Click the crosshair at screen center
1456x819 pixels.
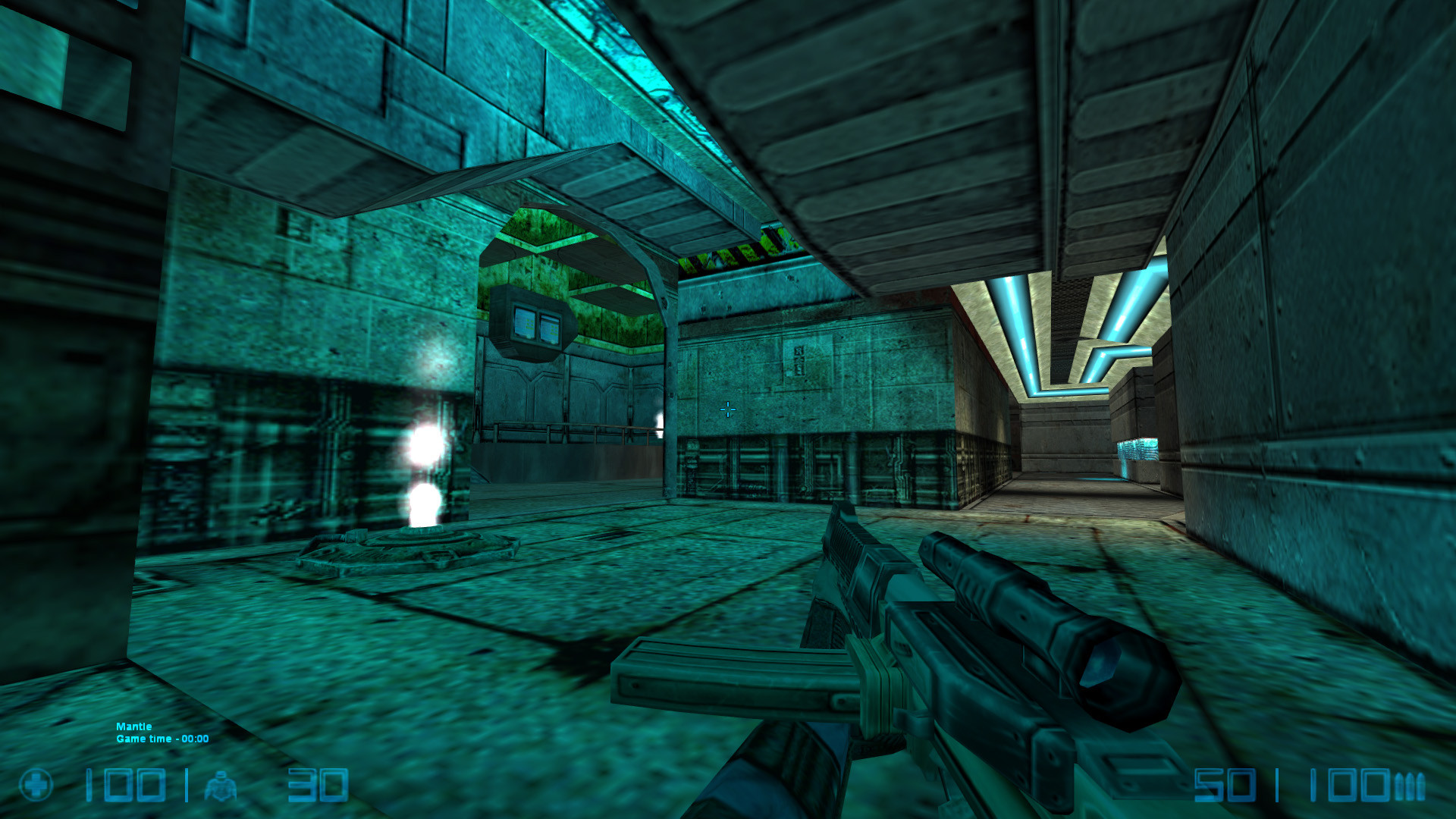727,409
